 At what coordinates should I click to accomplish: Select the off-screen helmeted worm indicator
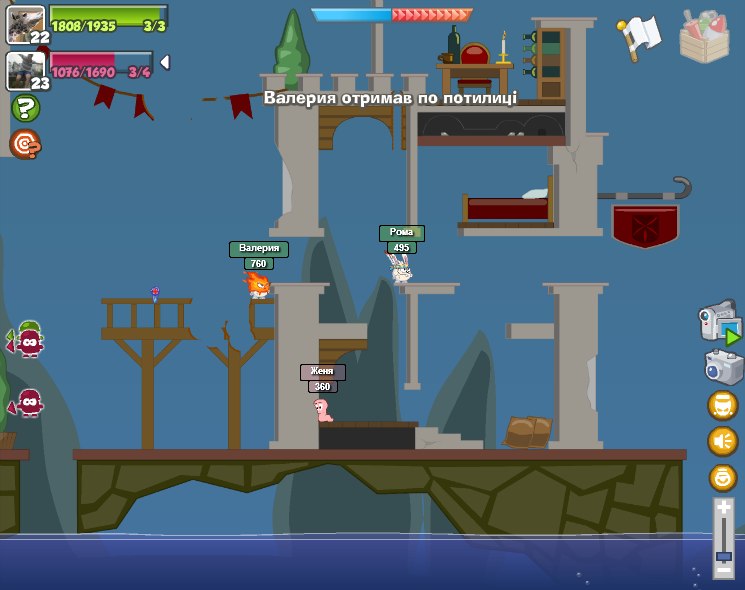coord(28,340)
